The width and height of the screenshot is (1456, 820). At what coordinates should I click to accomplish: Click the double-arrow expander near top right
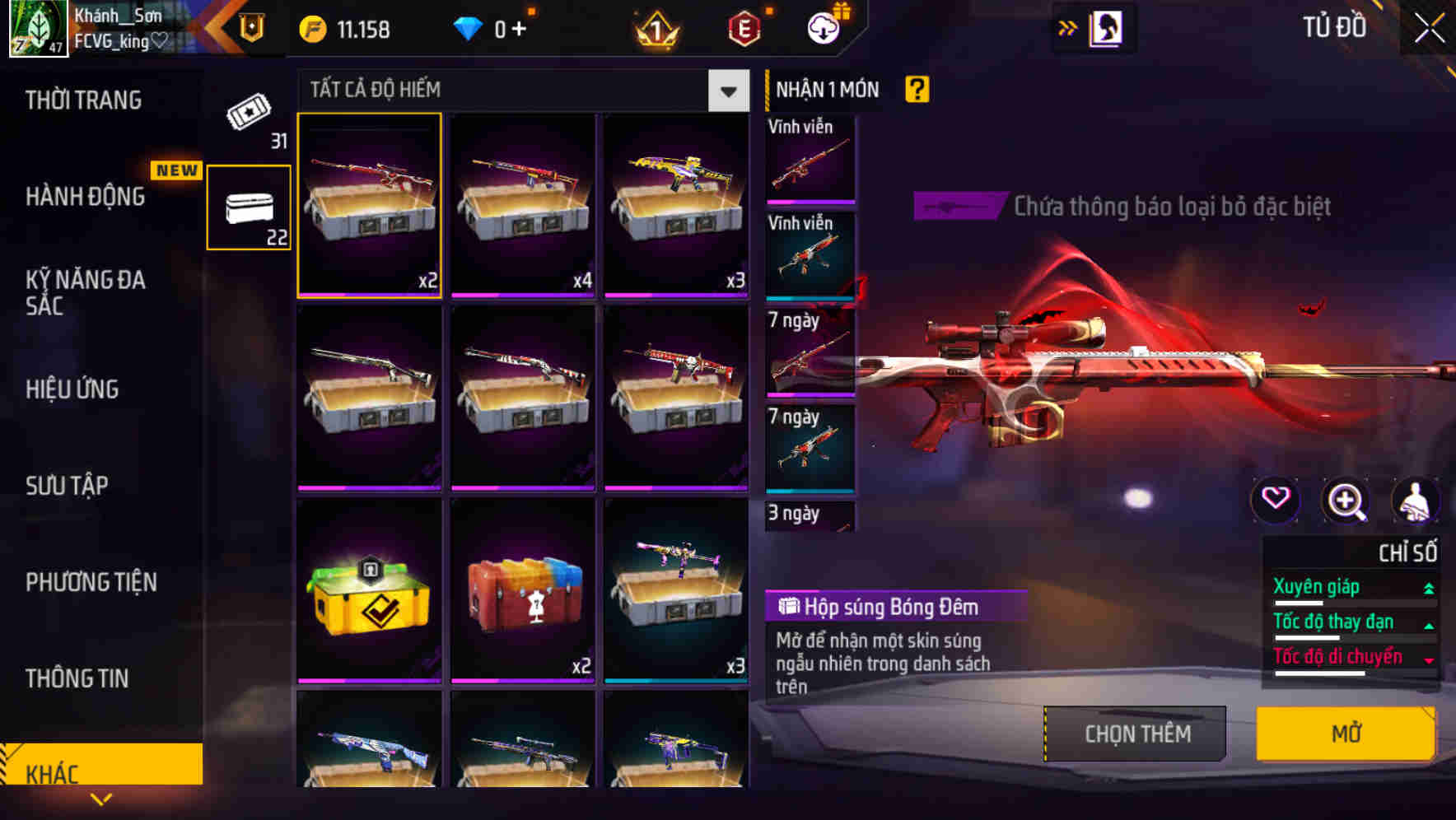pos(1068,26)
